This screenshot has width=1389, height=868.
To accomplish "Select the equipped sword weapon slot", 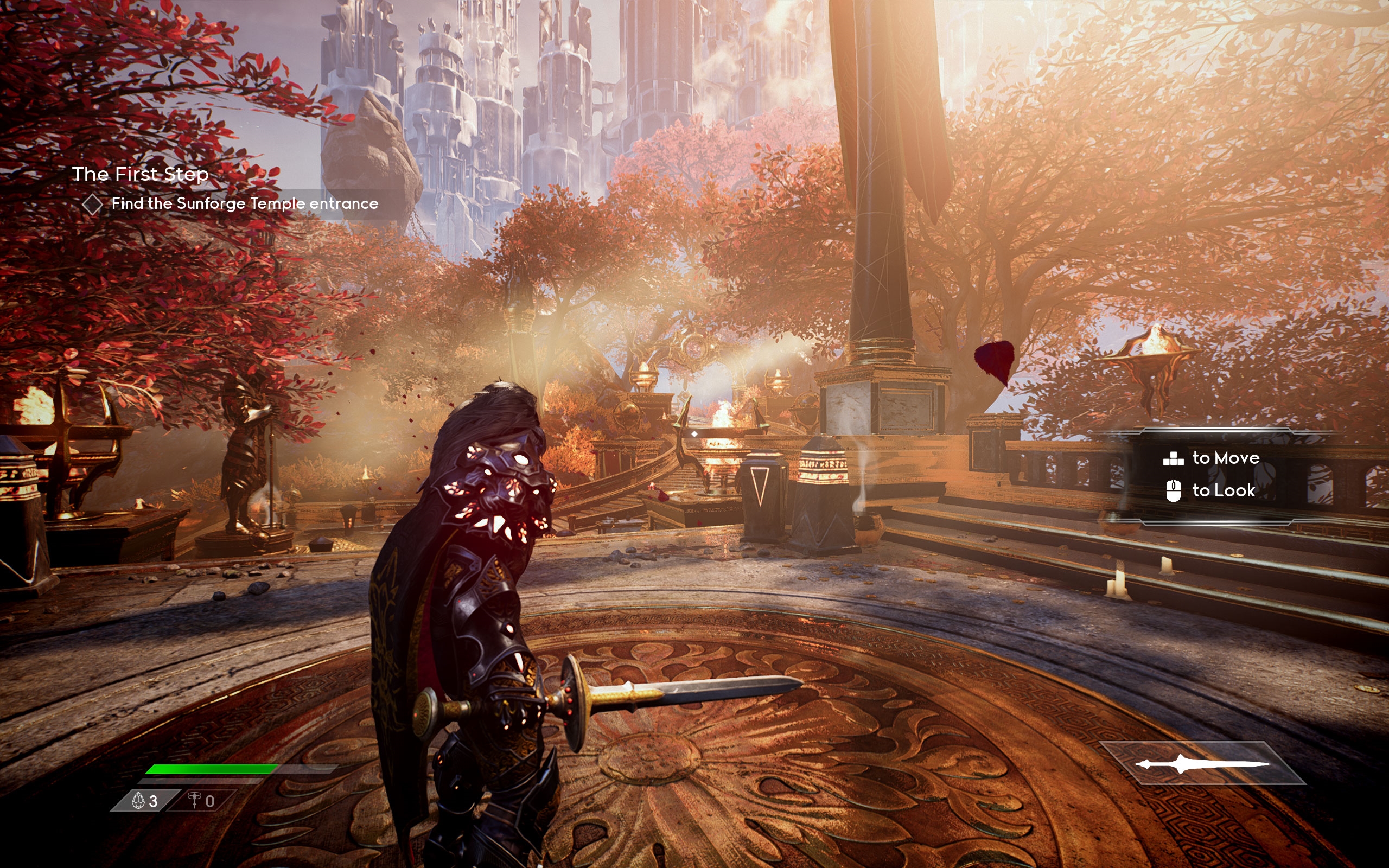I will (x=1202, y=763).
